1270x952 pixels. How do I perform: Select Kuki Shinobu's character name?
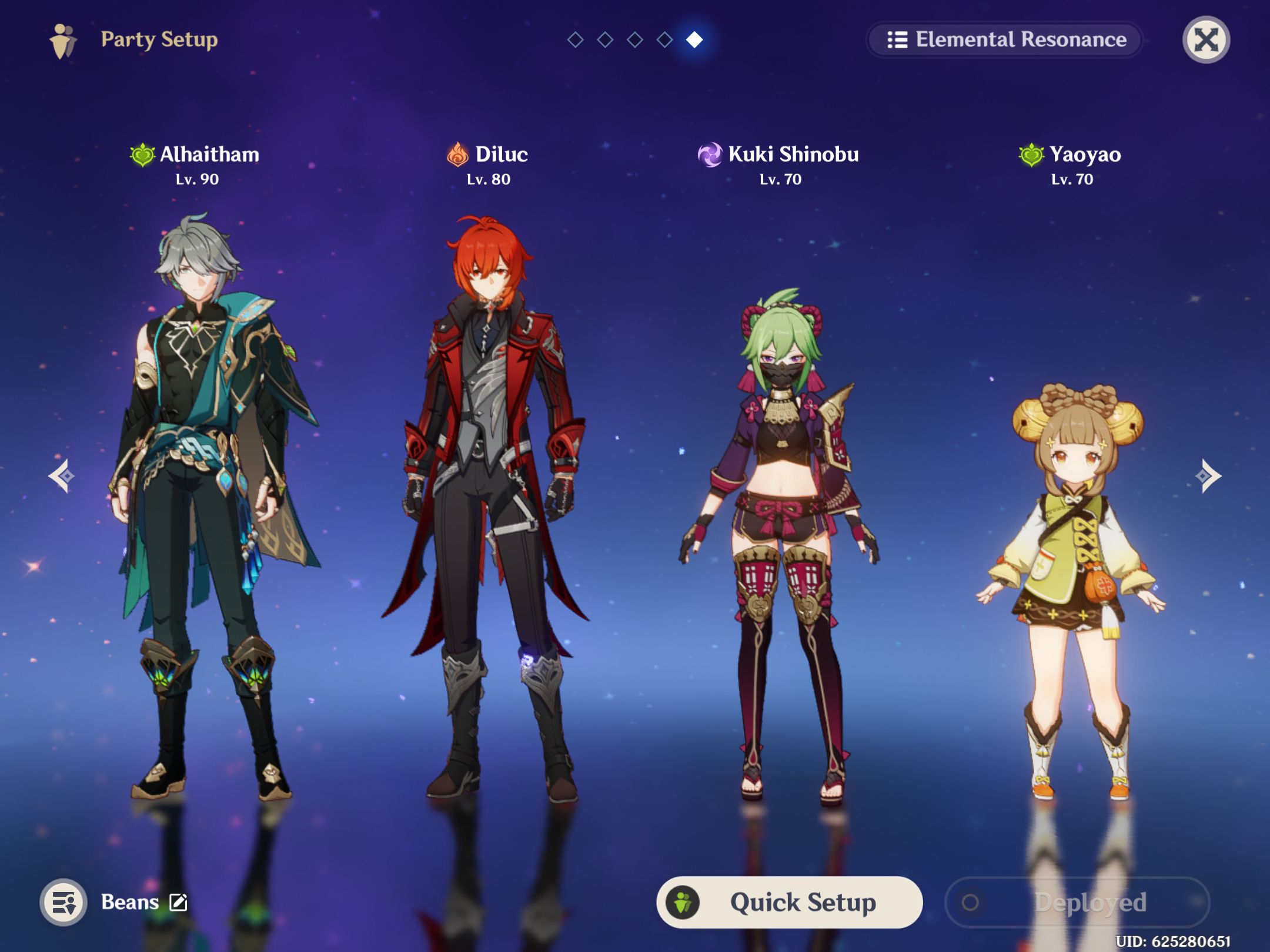[793, 154]
